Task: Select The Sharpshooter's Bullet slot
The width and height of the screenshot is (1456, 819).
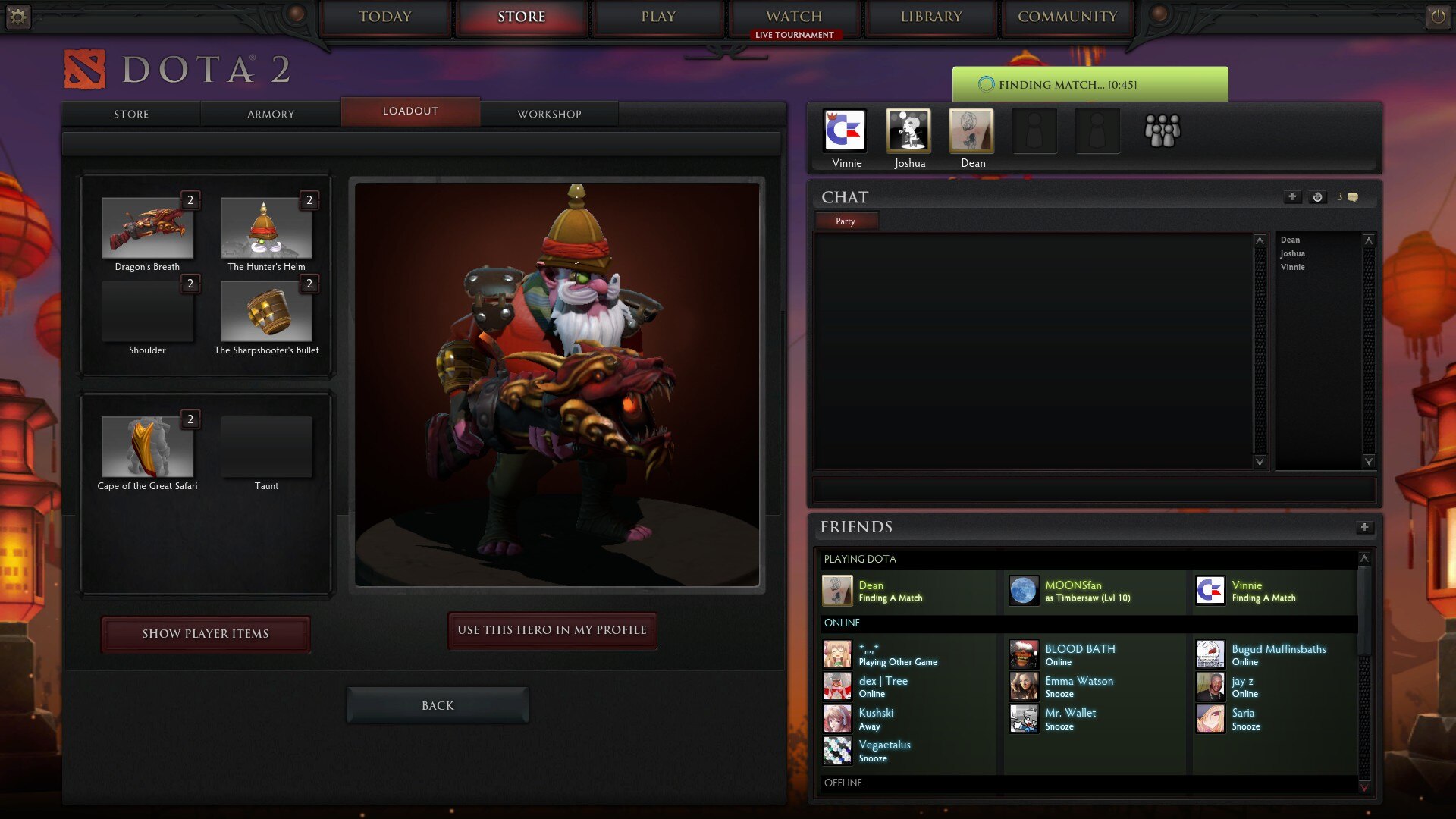Action: [266, 312]
